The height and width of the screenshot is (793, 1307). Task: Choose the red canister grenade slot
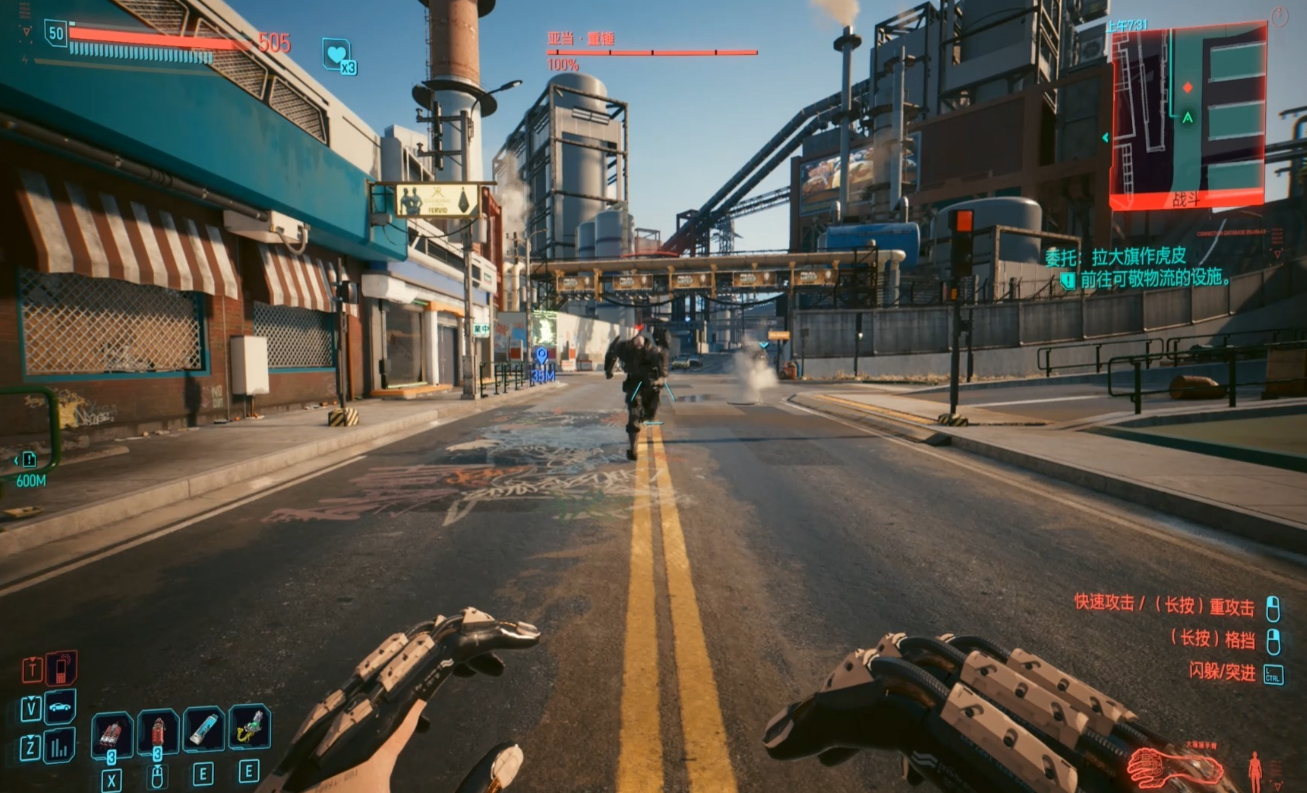tap(157, 734)
